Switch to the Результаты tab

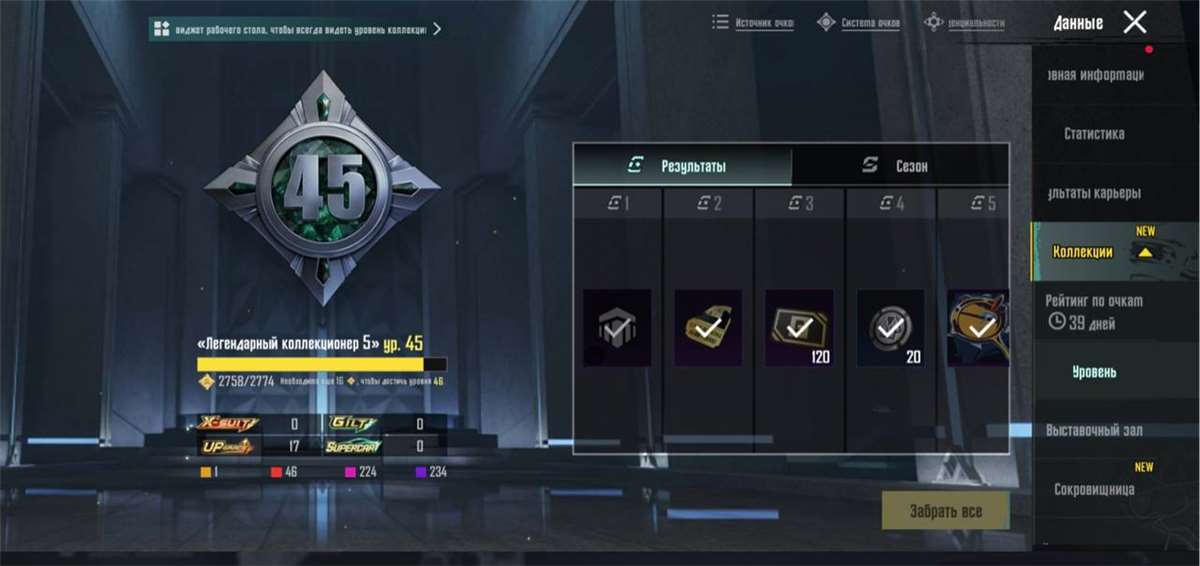pyautogui.click(x=682, y=166)
